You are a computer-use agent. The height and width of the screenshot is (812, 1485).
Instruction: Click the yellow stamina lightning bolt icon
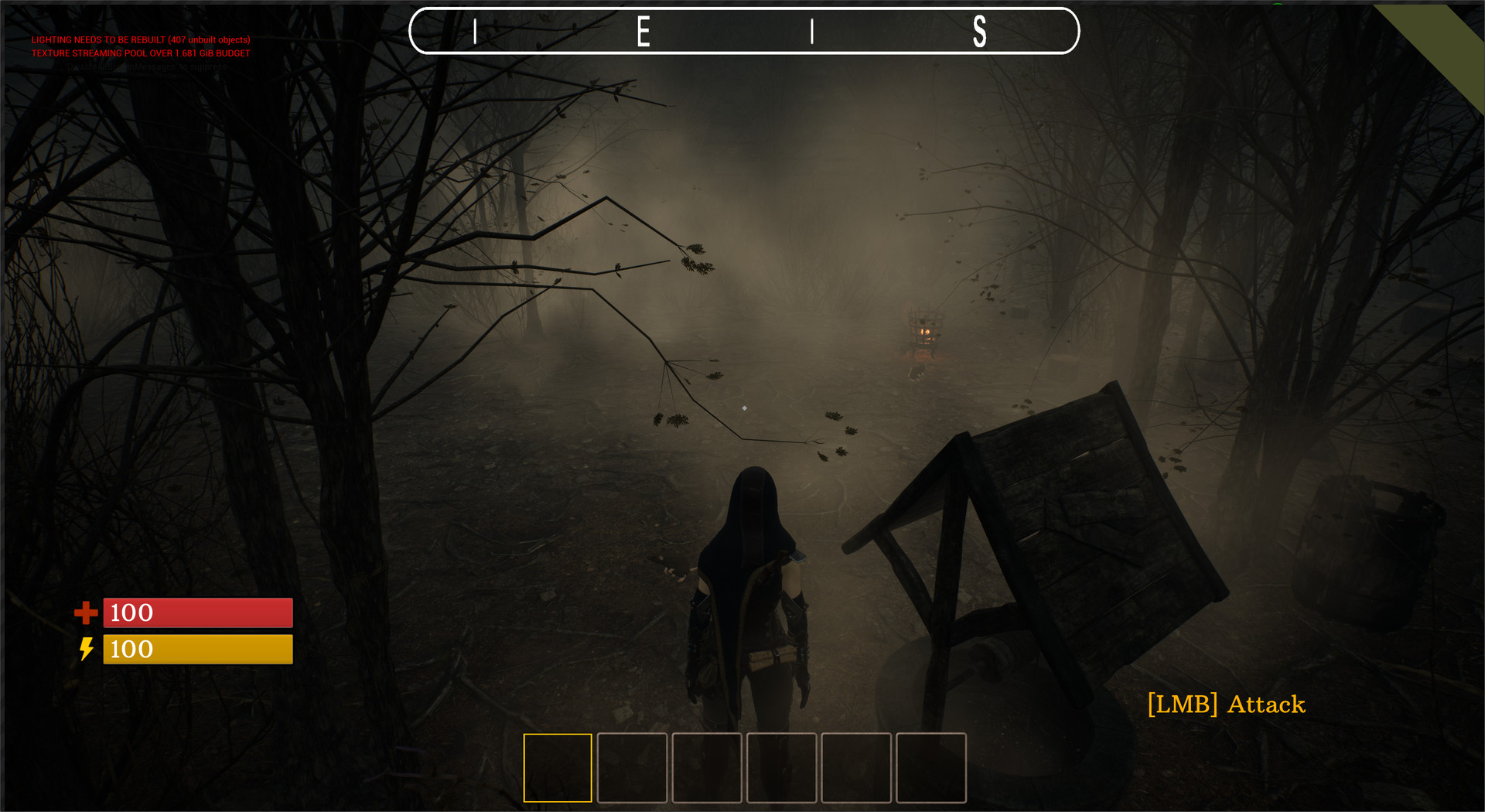tap(87, 650)
